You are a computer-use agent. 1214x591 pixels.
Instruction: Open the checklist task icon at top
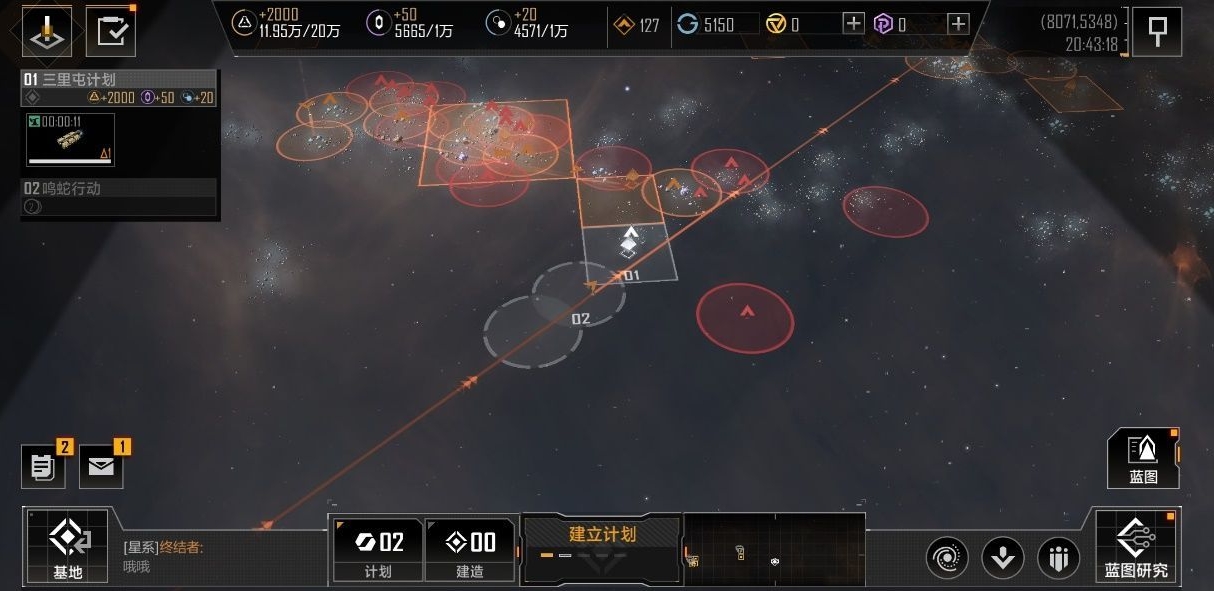(x=110, y=32)
